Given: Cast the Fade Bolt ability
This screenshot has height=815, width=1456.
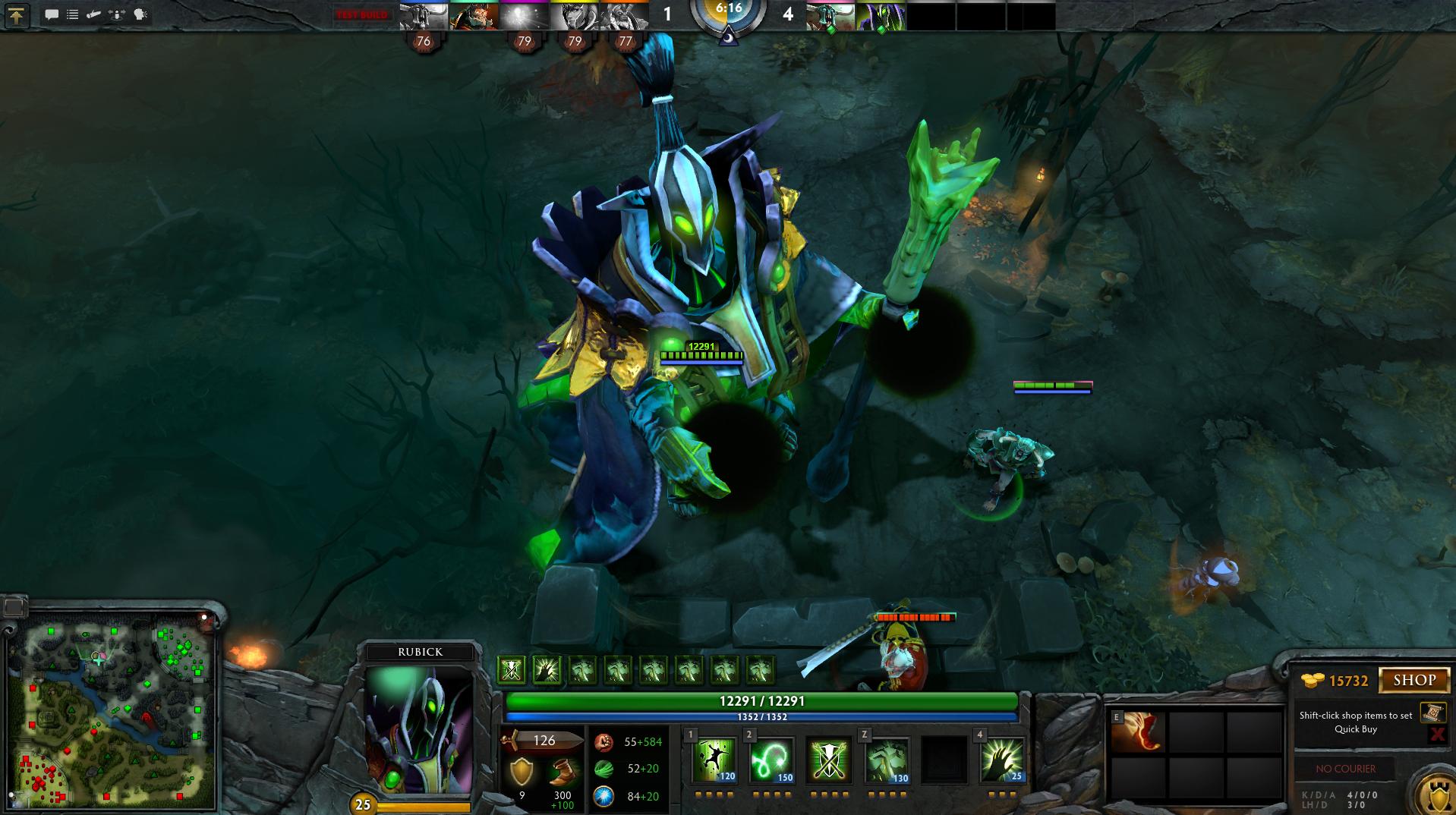Looking at the screenshot, I should point(771,760).
